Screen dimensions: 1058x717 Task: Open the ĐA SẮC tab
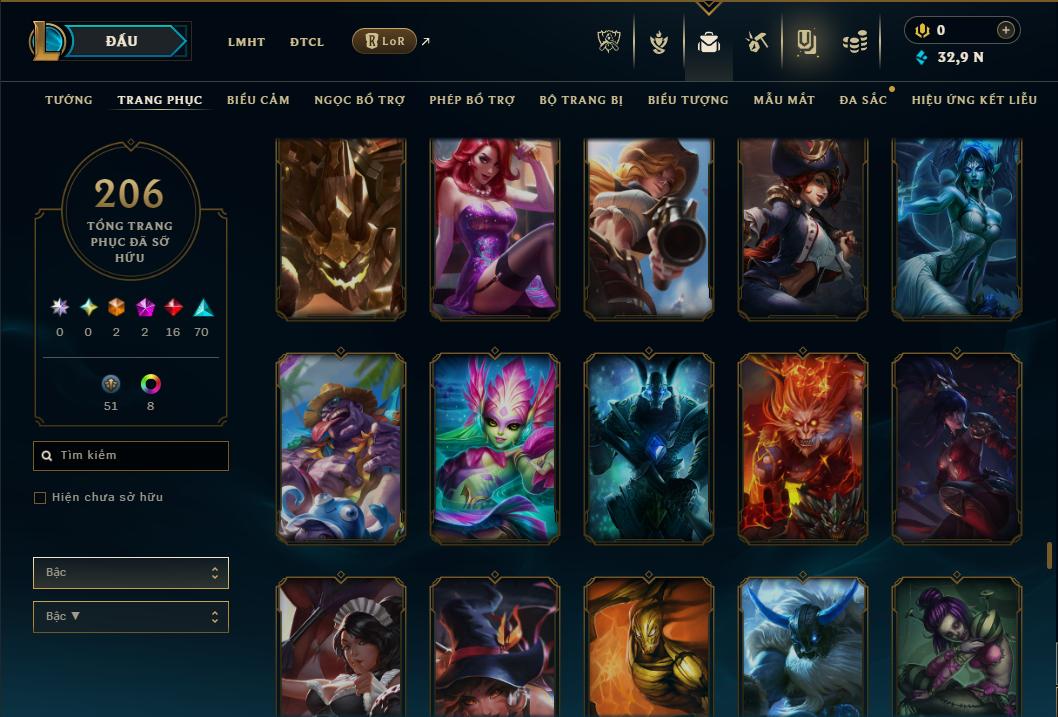pyautogui.click(x=863, y=100)
